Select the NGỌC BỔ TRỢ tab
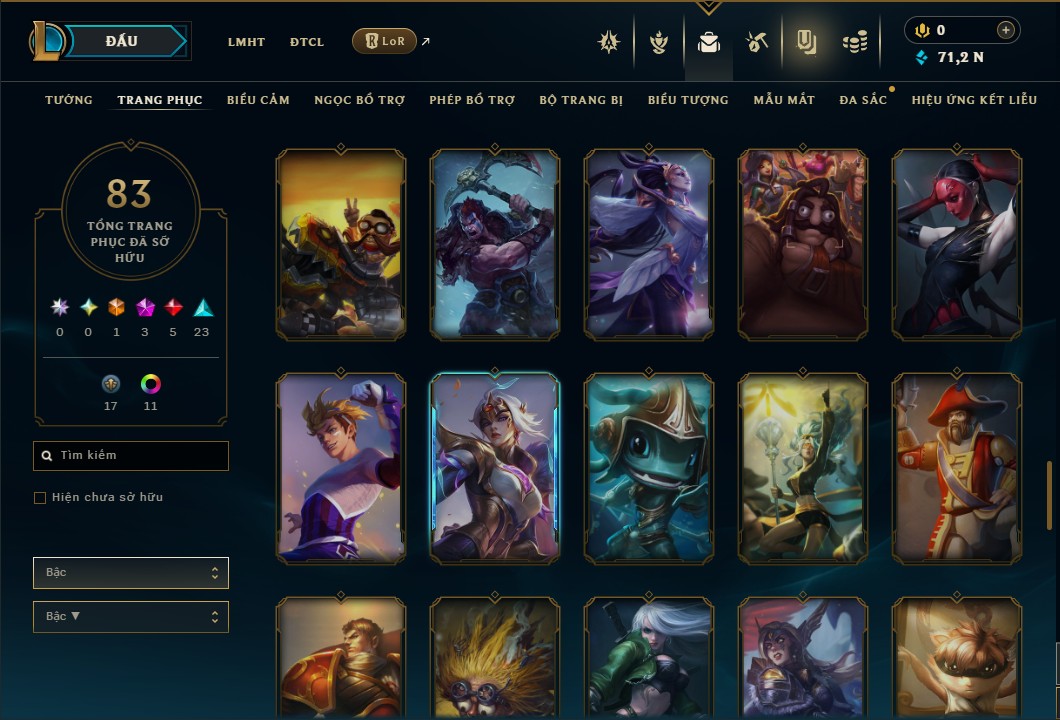The image size is (1060, 720). click(x=360, y=100)
